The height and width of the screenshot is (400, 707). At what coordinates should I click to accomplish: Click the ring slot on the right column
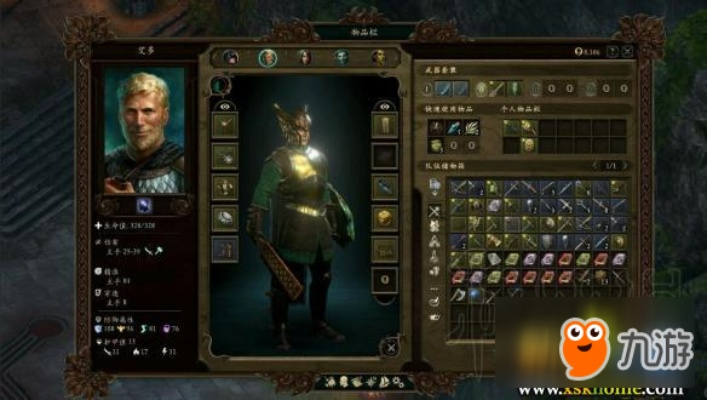pyautogui.click(x=385, y=279)
